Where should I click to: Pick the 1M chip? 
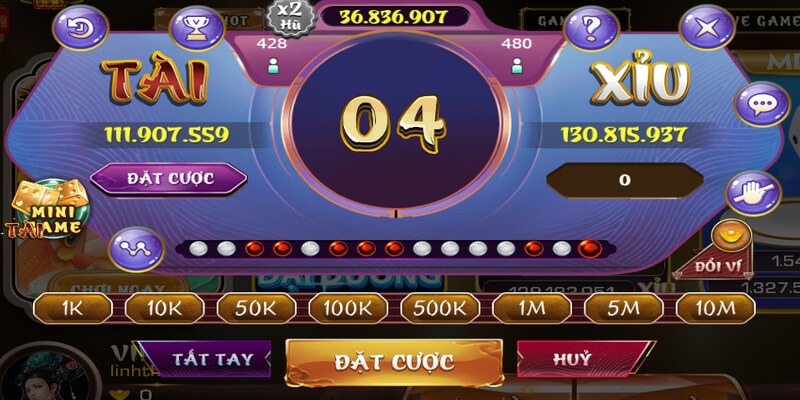pos(532,308)
